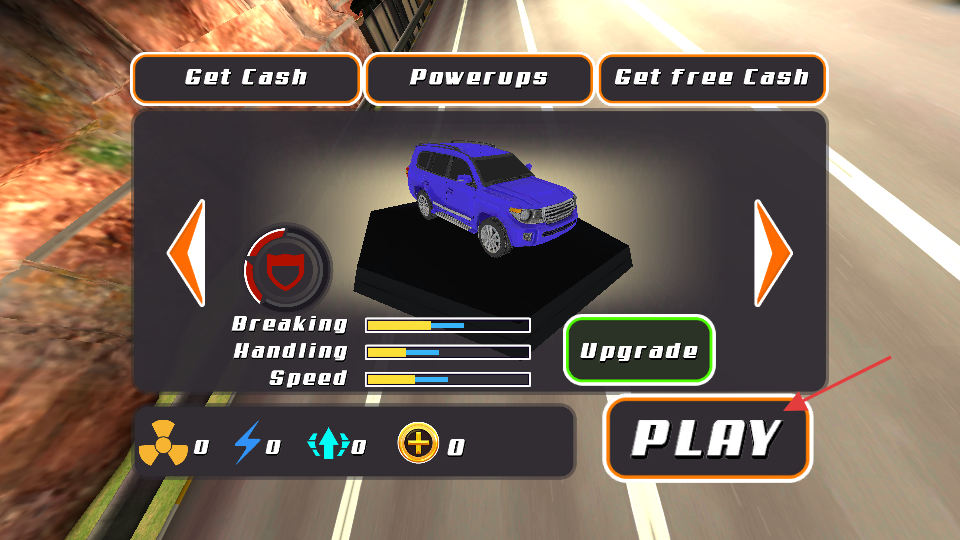960x540 pixels.
Task: Select the yellow nuke powerup icon
Action: pyautogui.click(x=163, y=443)
